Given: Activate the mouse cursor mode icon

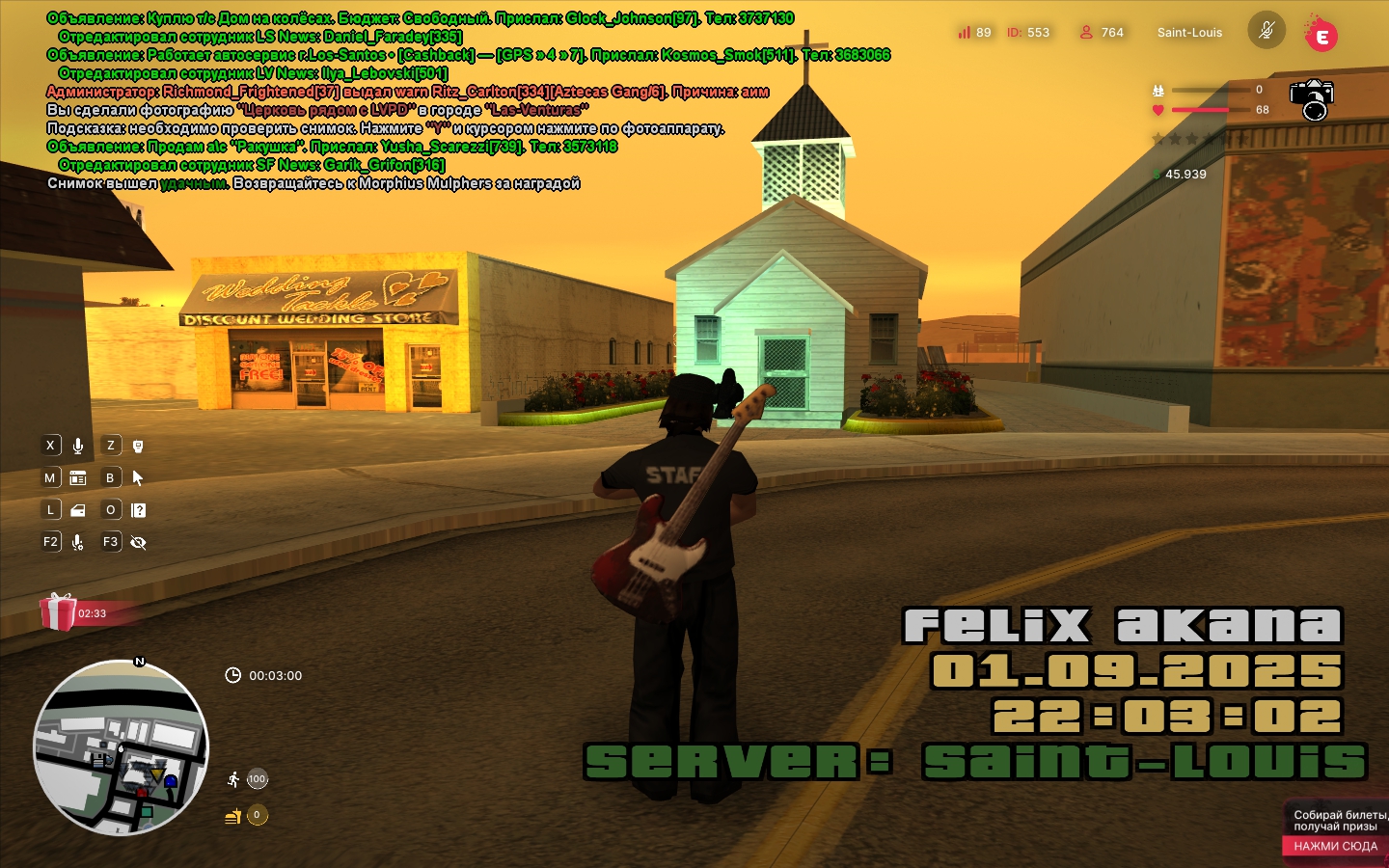Looking at the screenshot, I should coord(138,477).
